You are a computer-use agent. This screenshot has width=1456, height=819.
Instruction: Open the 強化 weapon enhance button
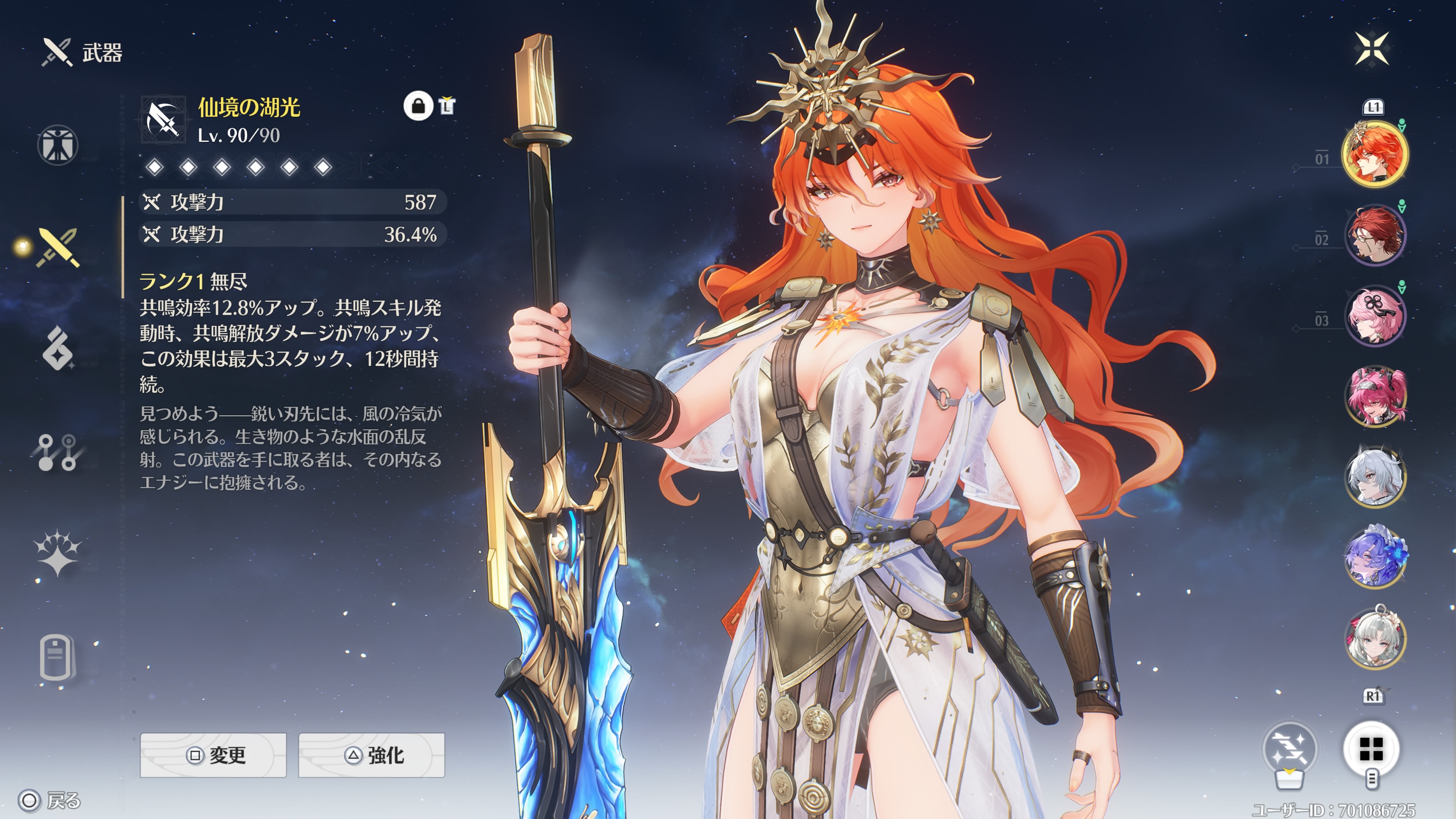[x=371, y=755]
